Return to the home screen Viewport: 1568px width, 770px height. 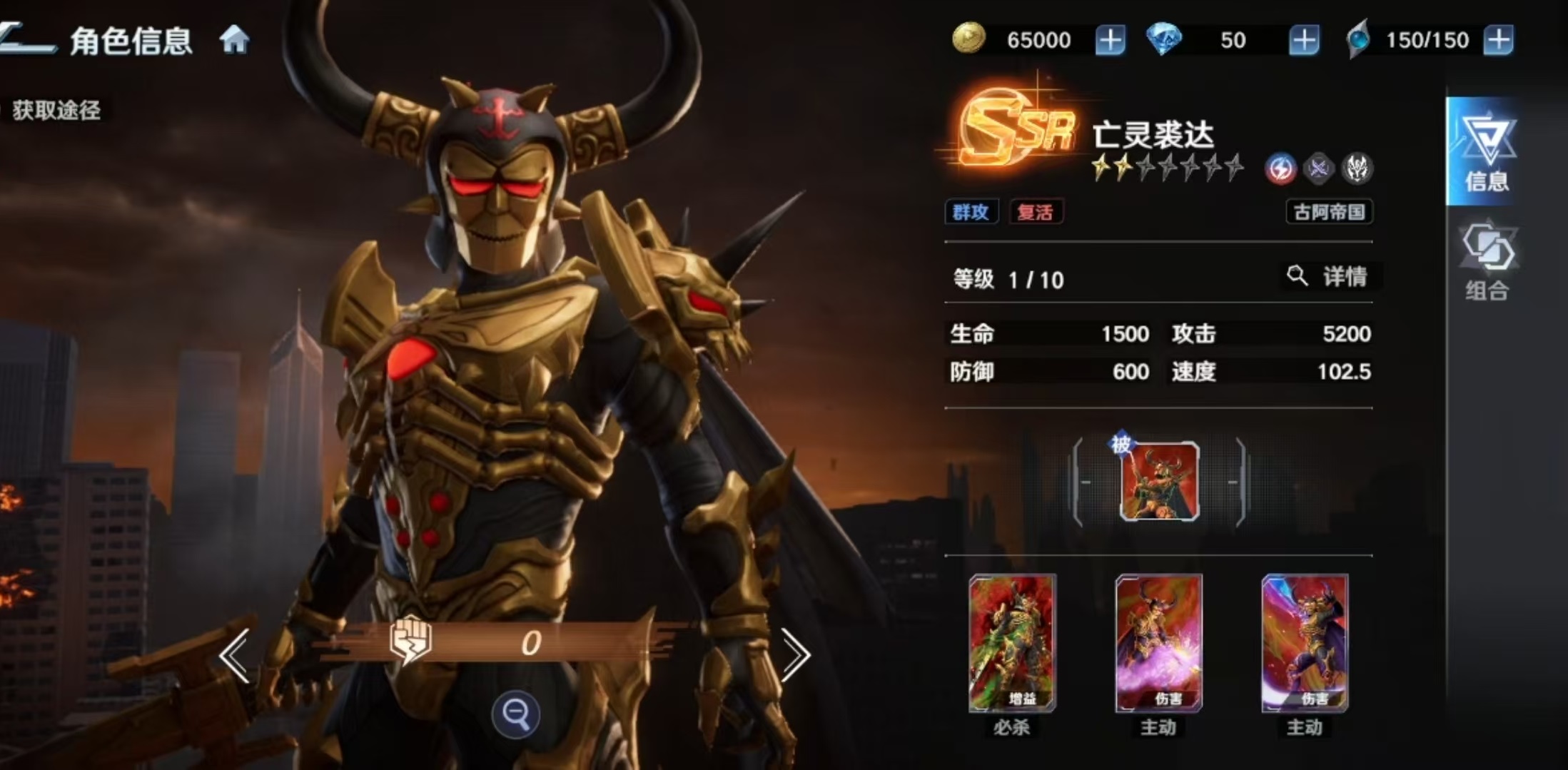click(234, 40)
